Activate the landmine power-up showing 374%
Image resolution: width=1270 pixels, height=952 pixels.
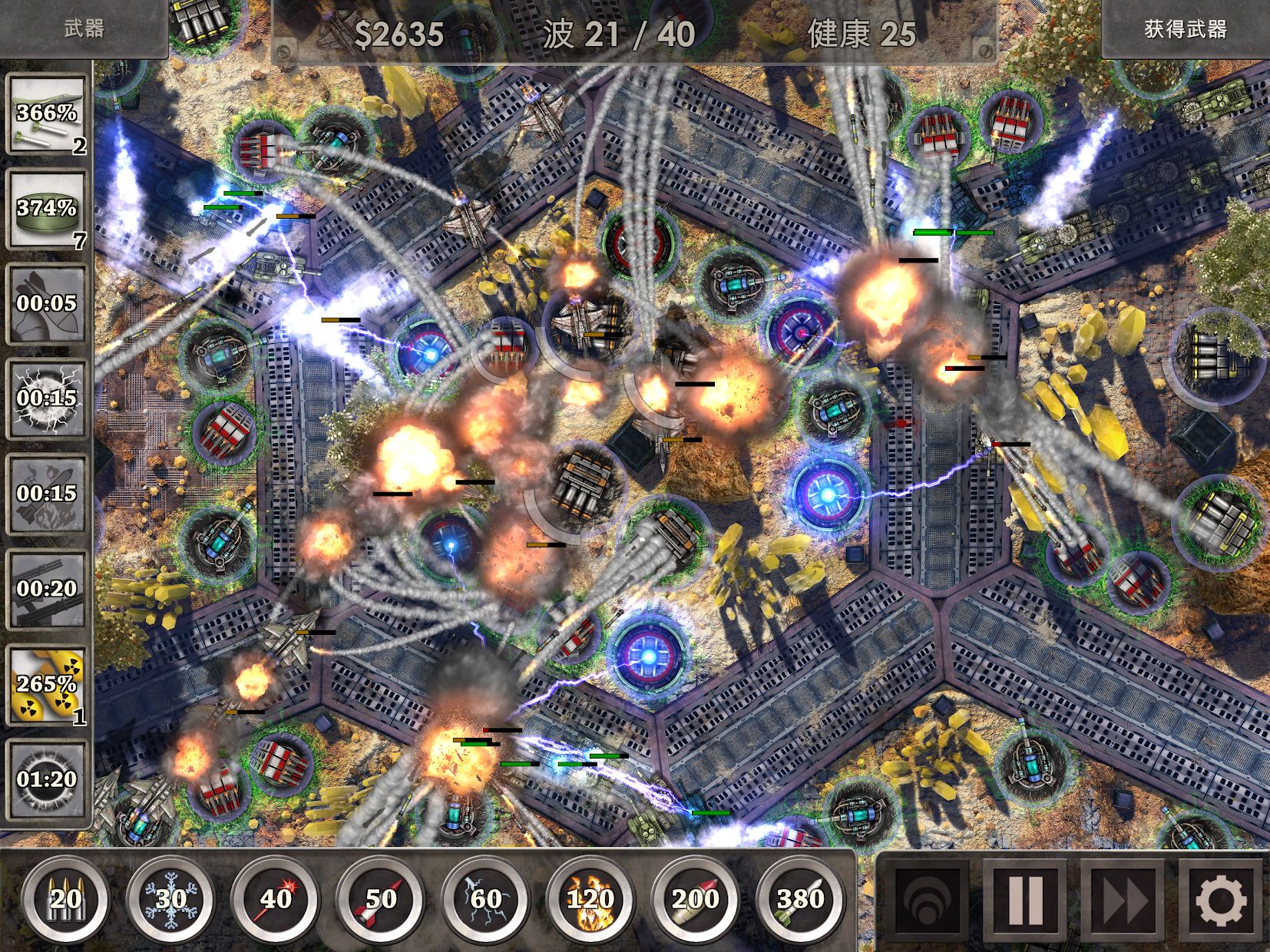pyautogui.click(x=46, y=207)
